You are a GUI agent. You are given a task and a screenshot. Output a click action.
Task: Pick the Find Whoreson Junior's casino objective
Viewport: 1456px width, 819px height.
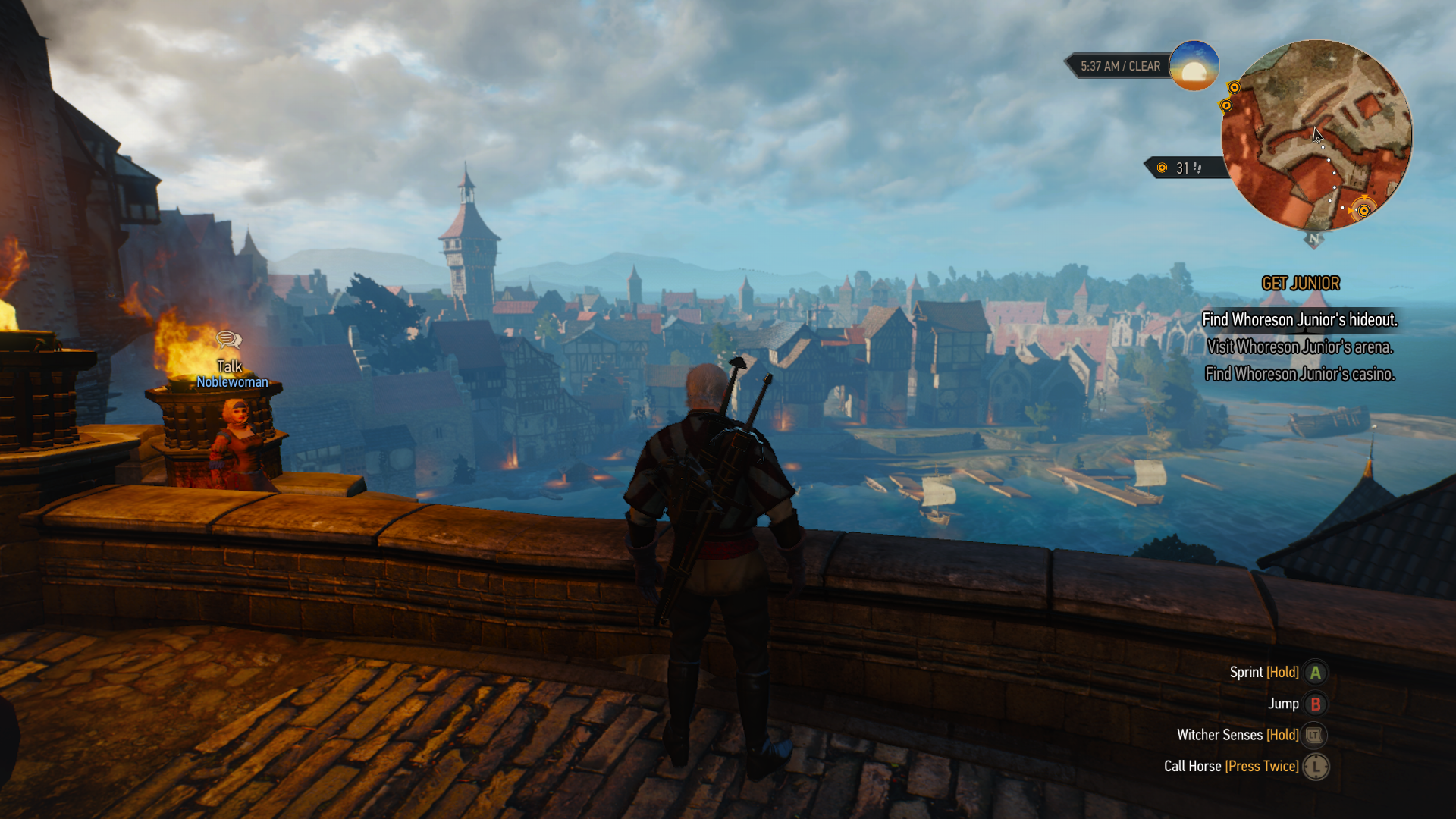coord(1299,374)
